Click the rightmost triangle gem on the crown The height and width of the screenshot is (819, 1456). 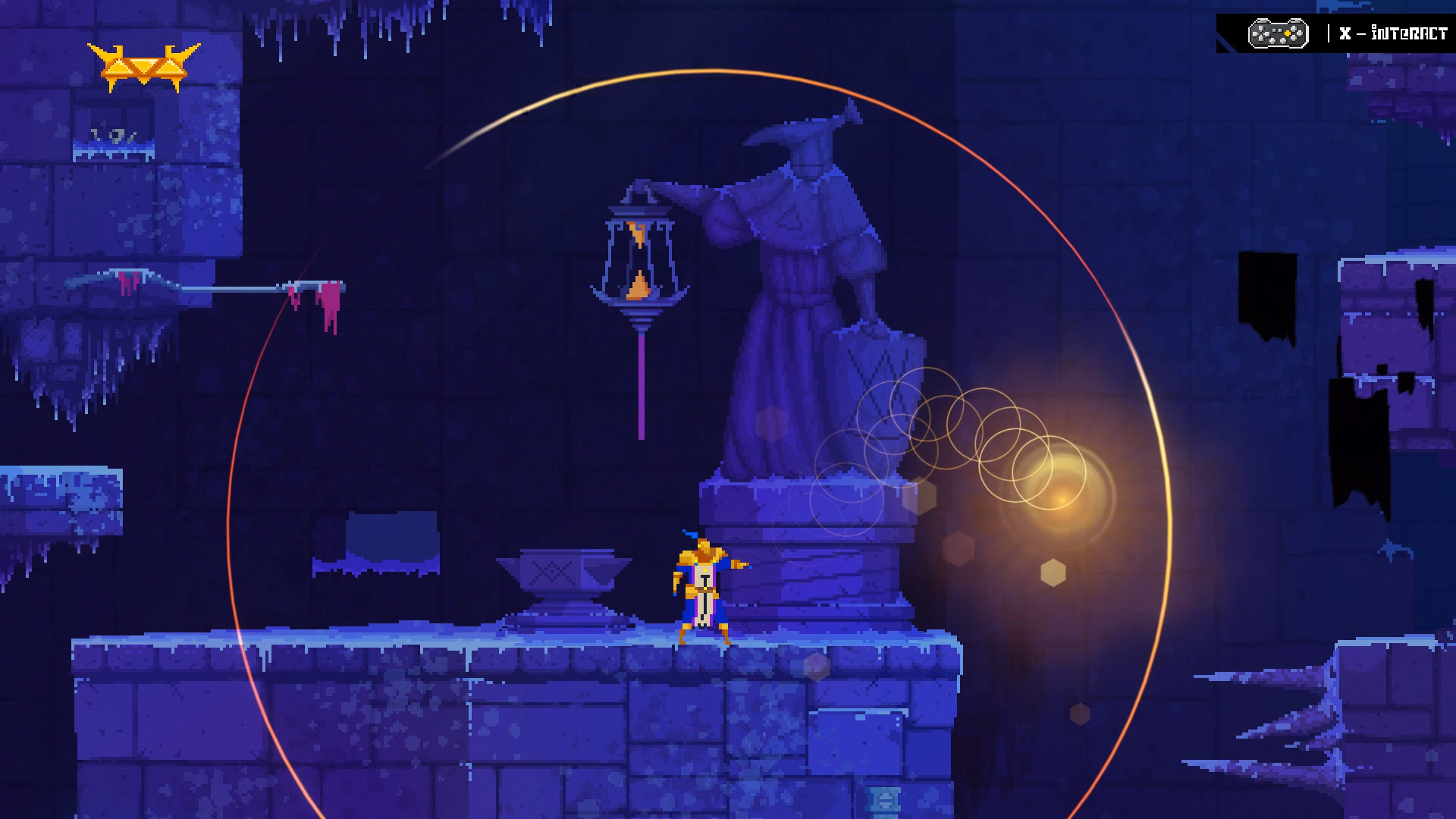tap(171, 68)
